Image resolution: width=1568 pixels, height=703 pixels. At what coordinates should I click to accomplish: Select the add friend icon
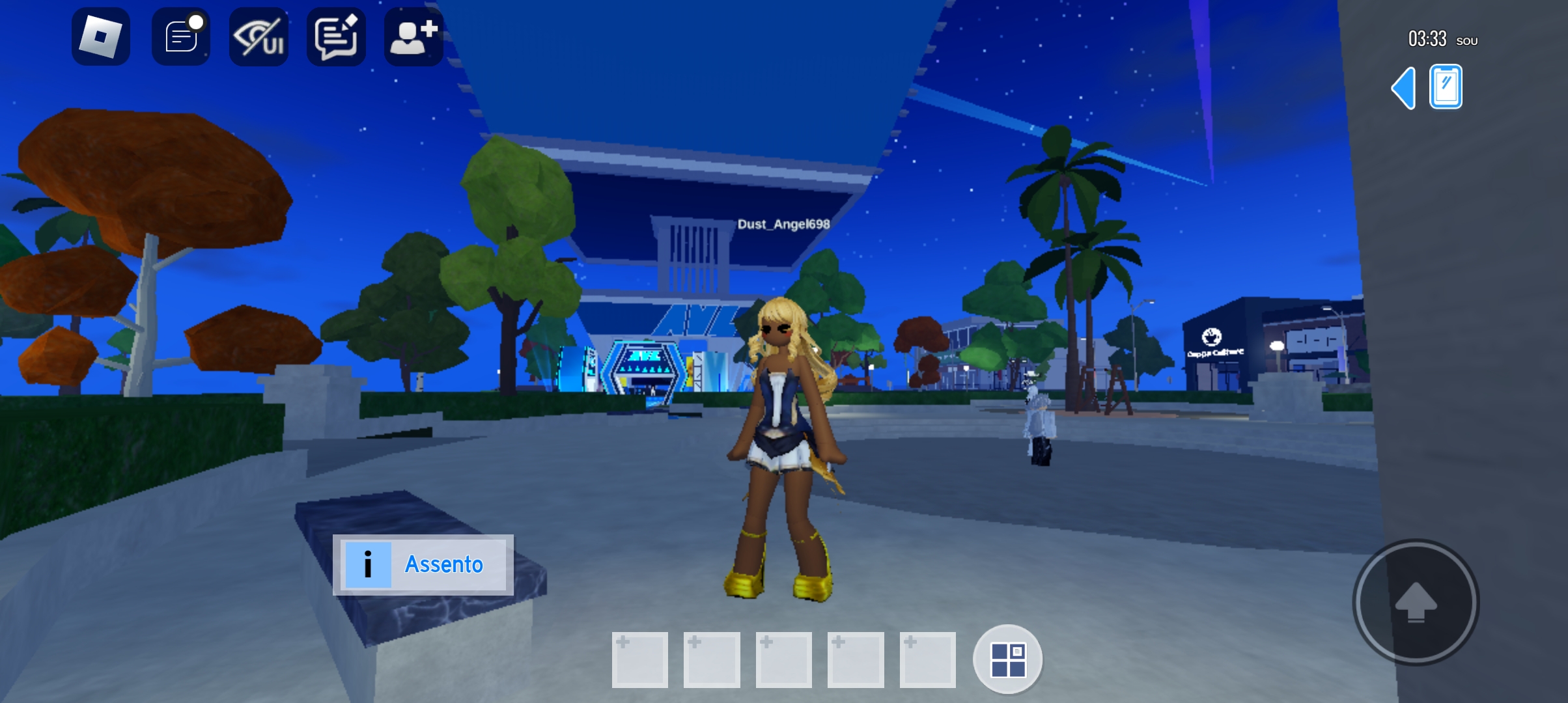(x=413, y=36)
